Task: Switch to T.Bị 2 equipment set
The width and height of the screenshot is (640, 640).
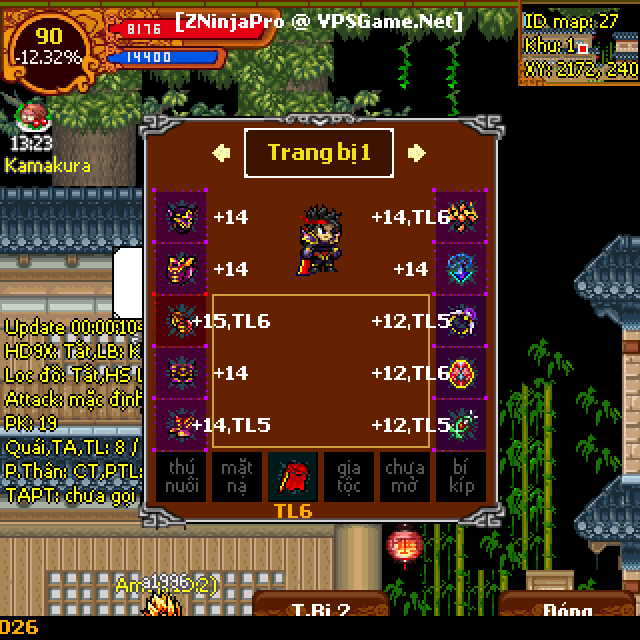Action: click(320, 610)
